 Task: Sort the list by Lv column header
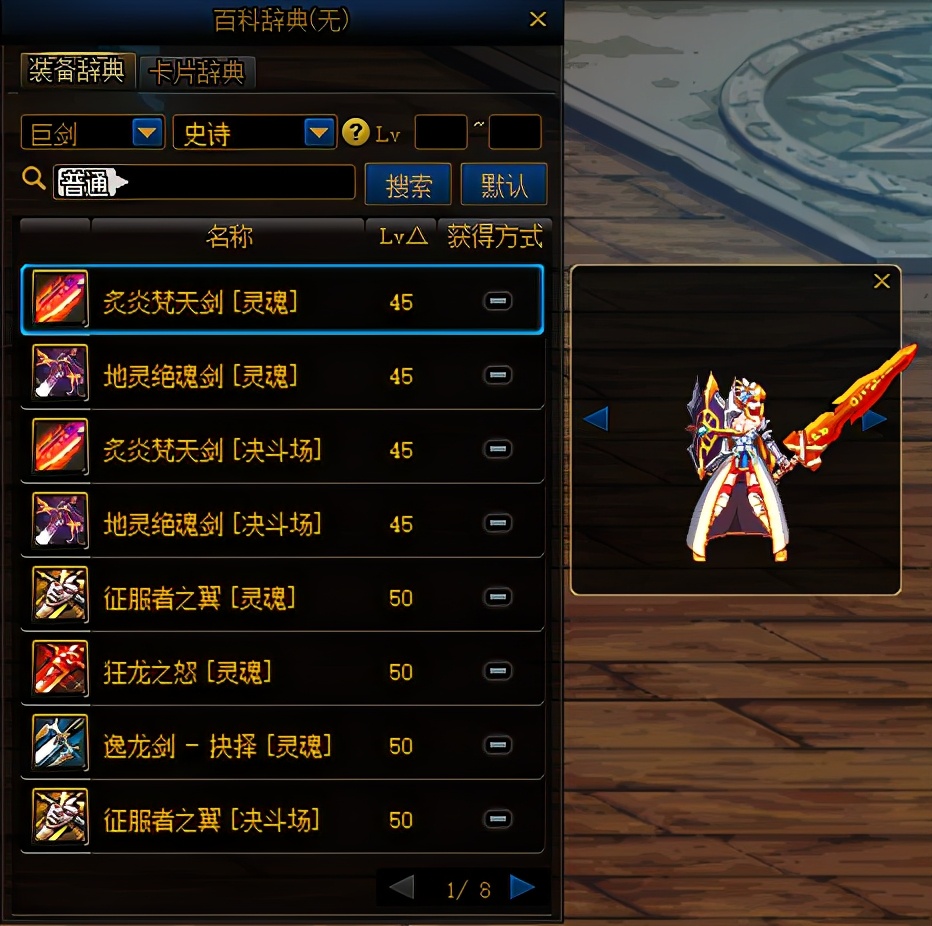(x=401, y=236)
